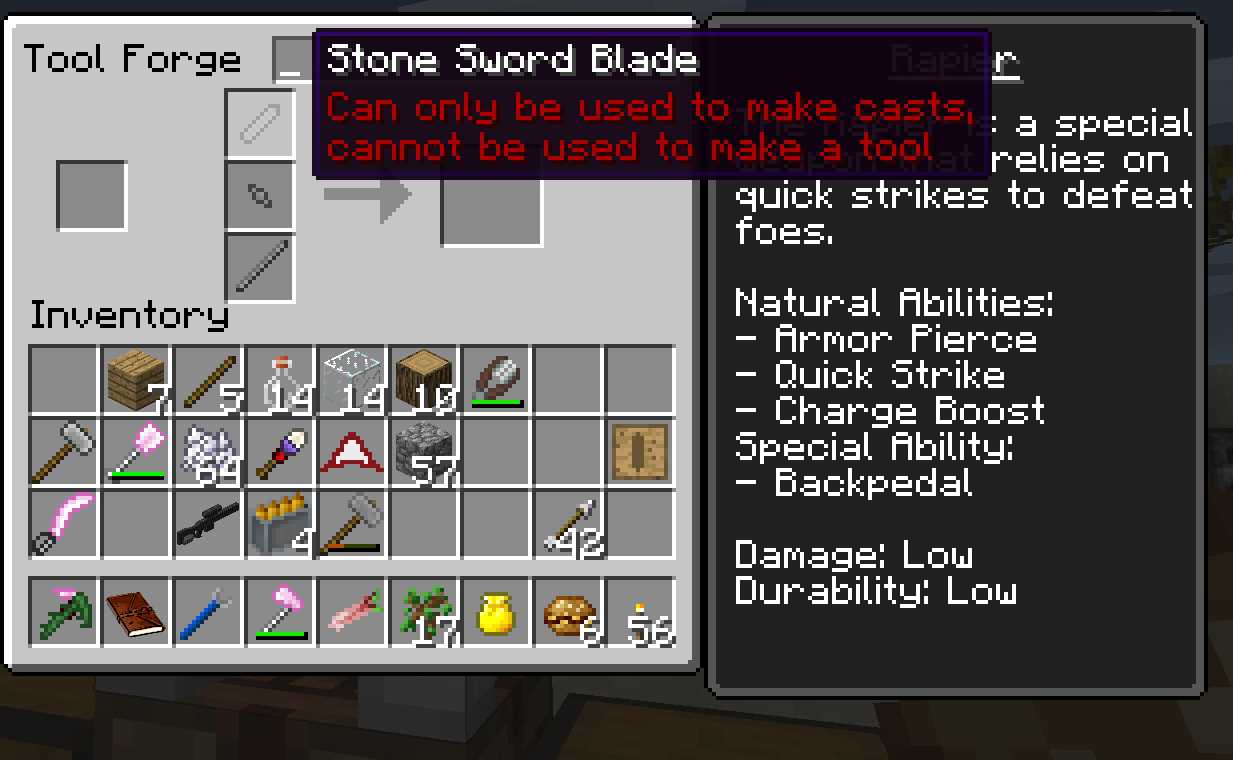Pick up the yellow pouch item
The image size is (1233, 760).
click(x=496, y=612)
